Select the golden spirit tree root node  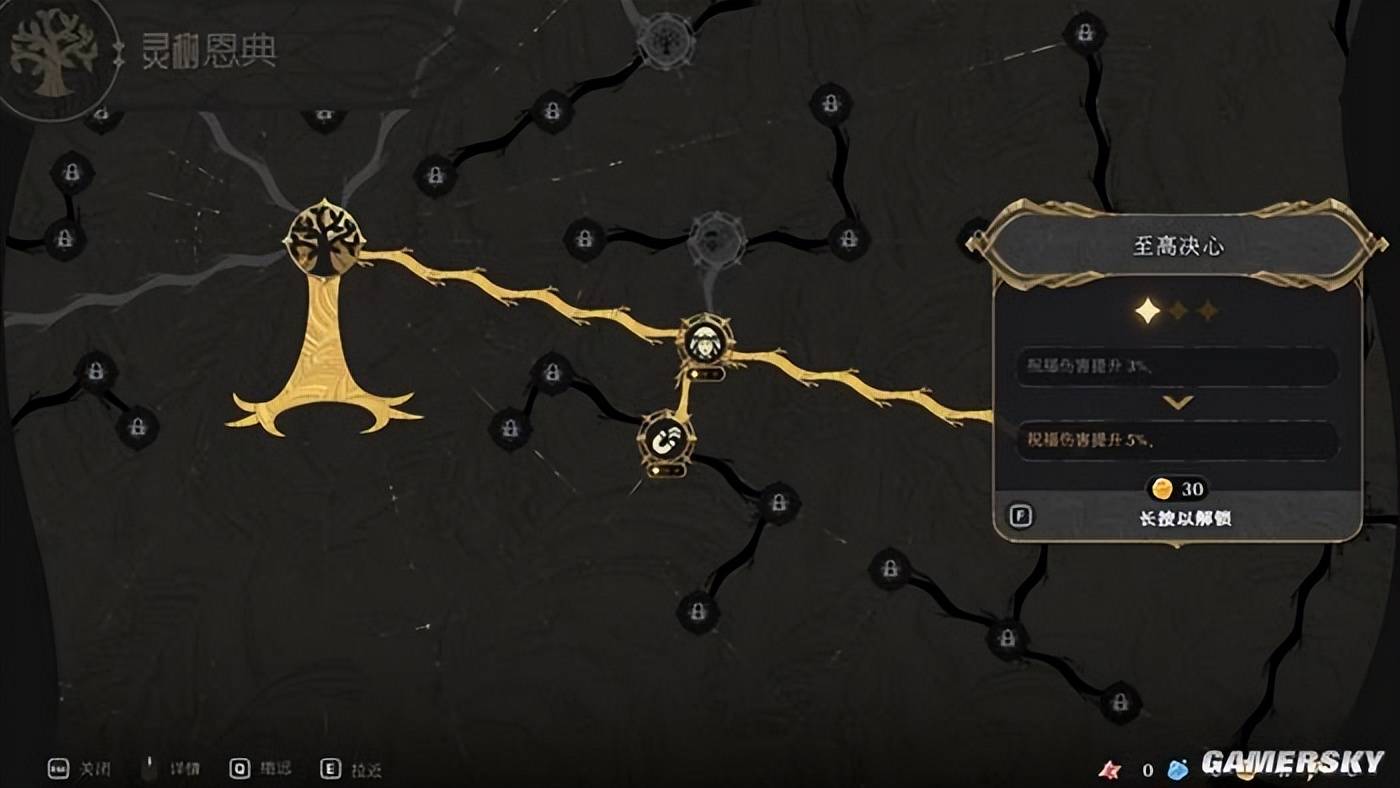point(325,240)
